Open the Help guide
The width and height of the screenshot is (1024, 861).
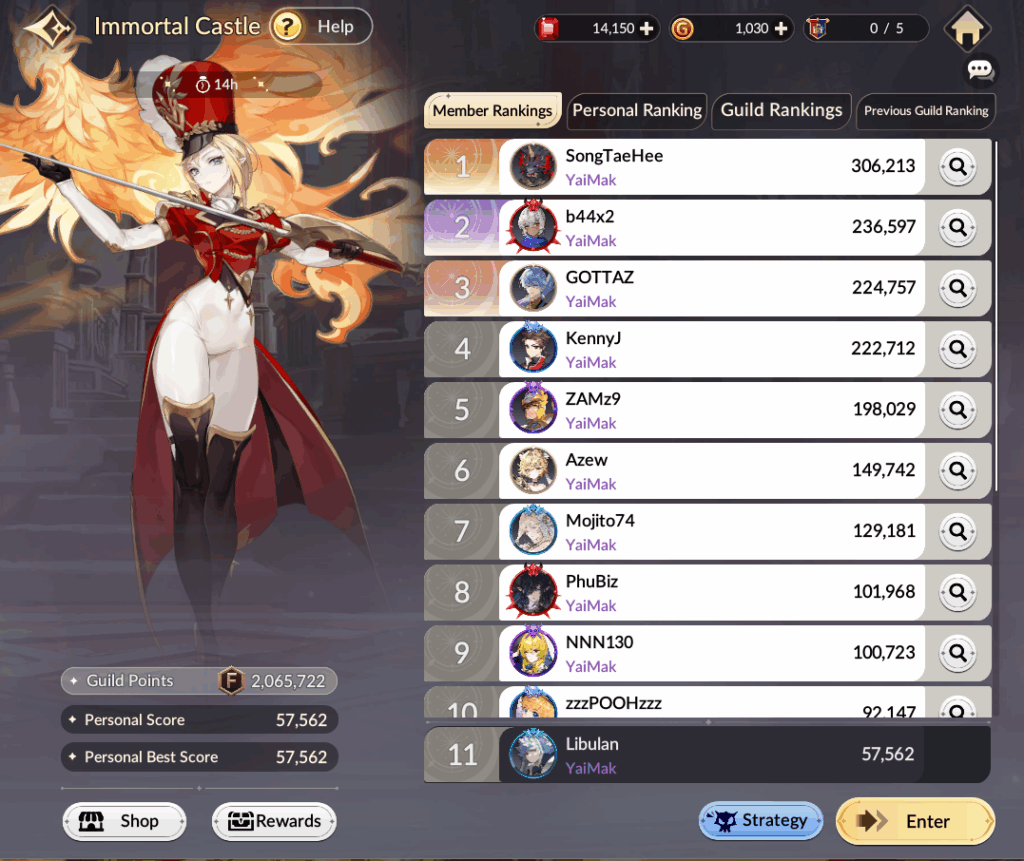pos(320,27)
